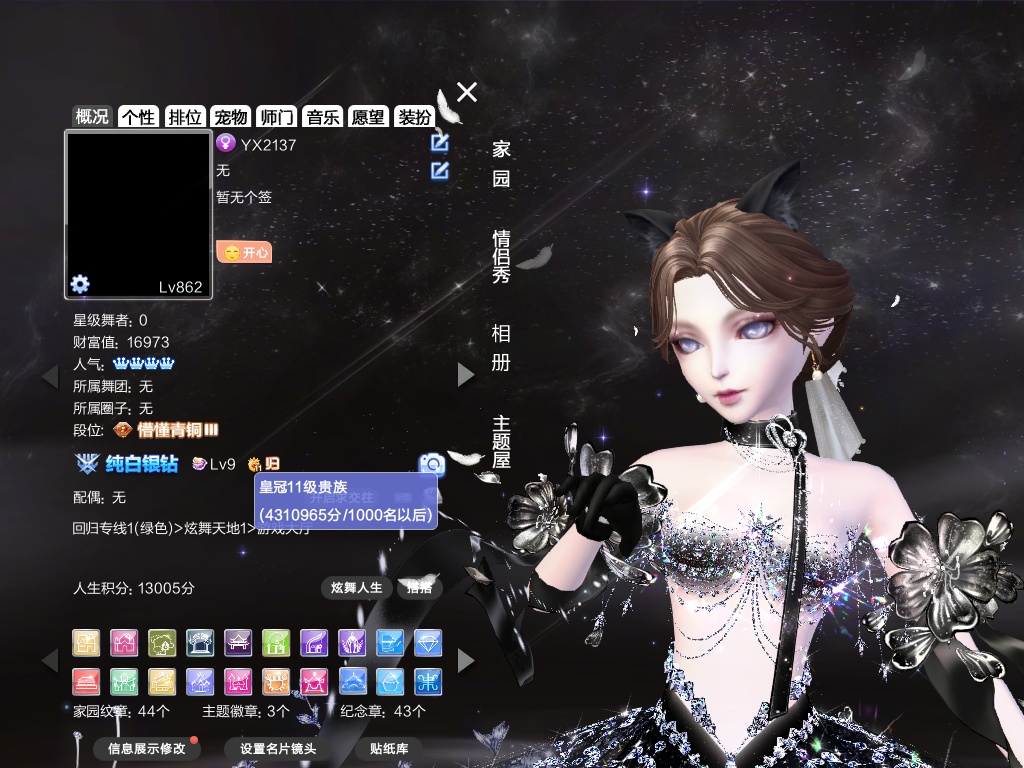Show the 师门 tab
The width and height of the screenshot is (1024, 768).
[x=276, y=117]
